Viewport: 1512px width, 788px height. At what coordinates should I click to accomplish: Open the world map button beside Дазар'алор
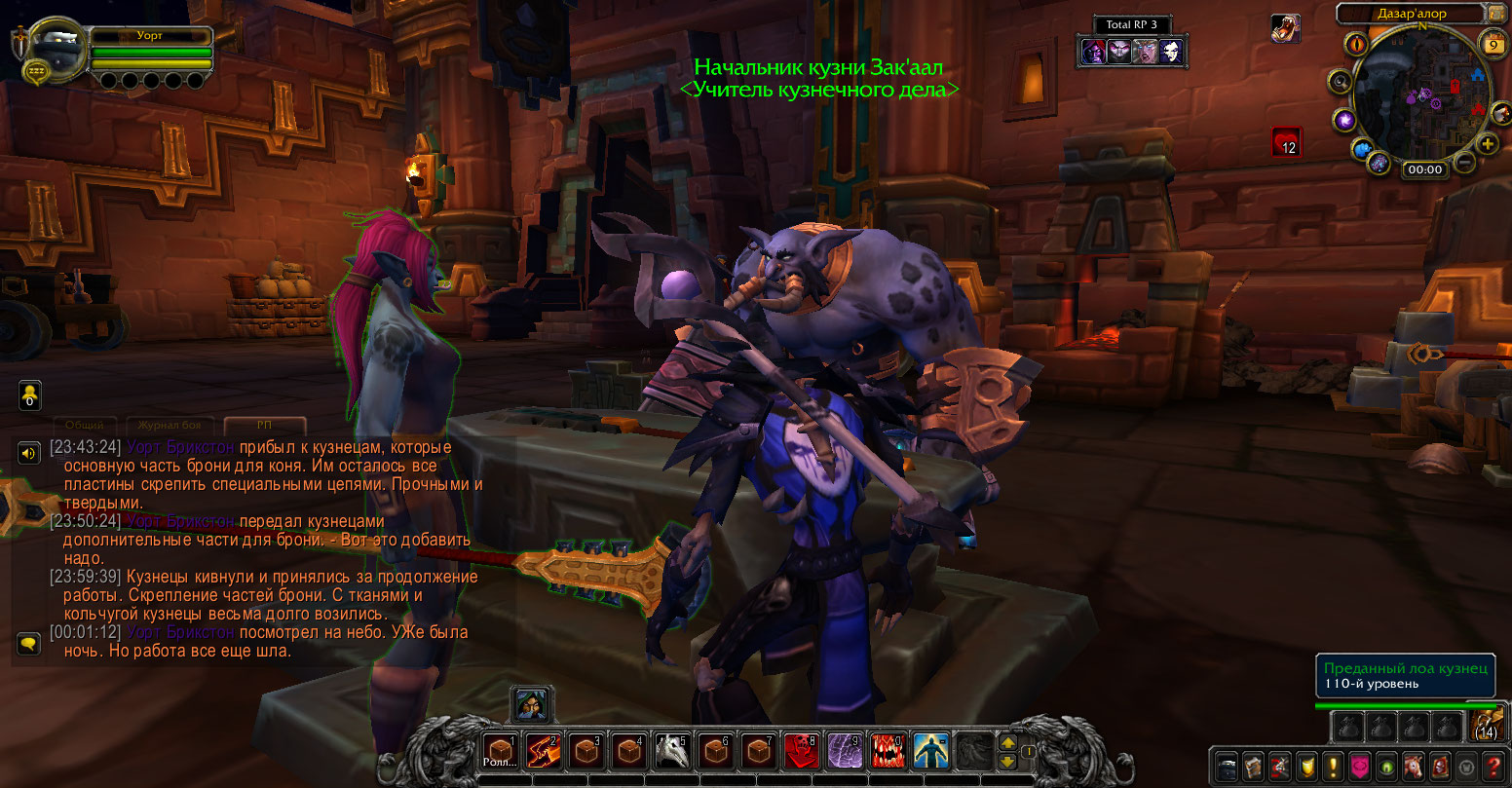click(1496, 14)
